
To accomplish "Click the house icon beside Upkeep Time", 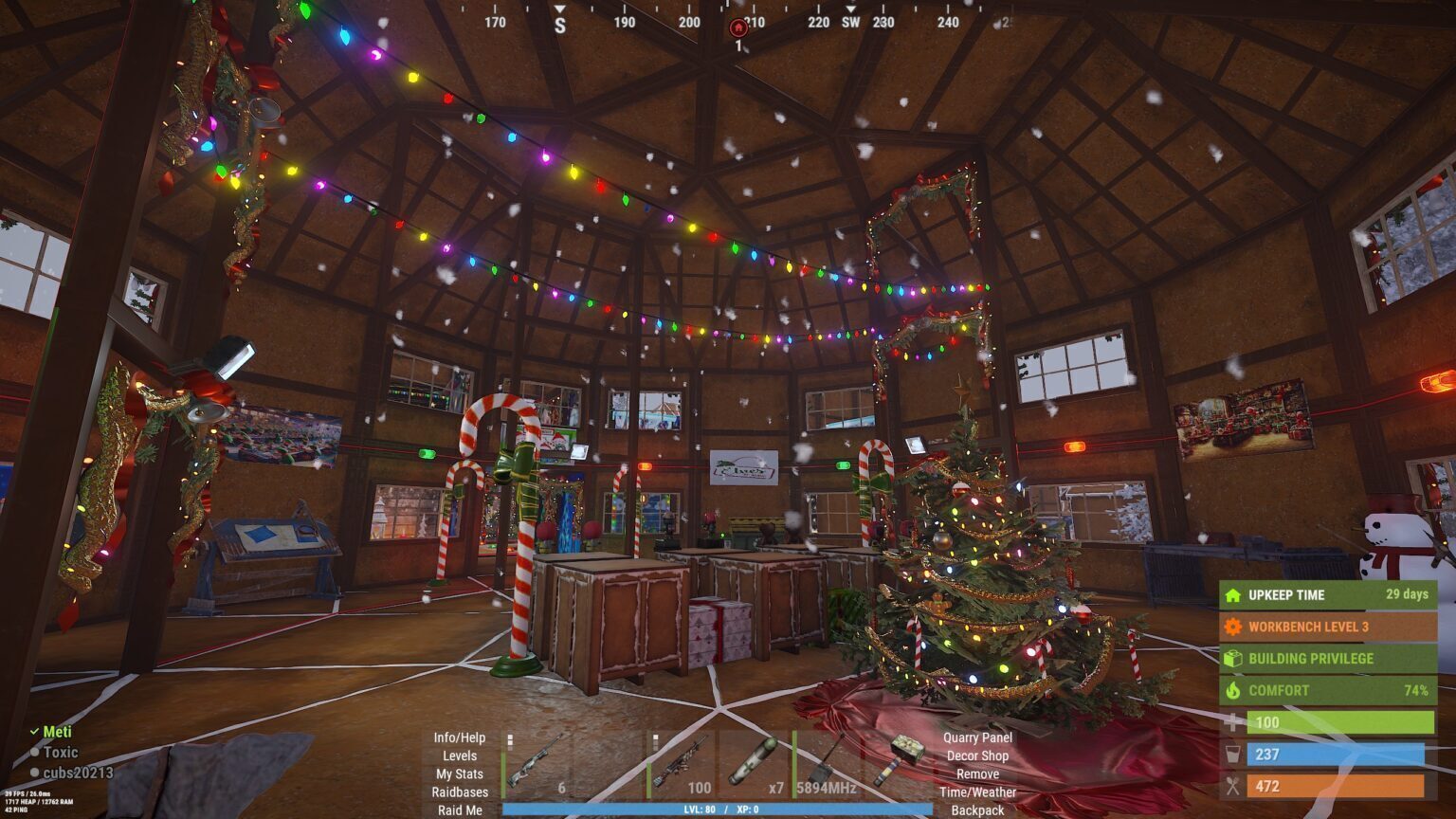I will pos(1232,595).
